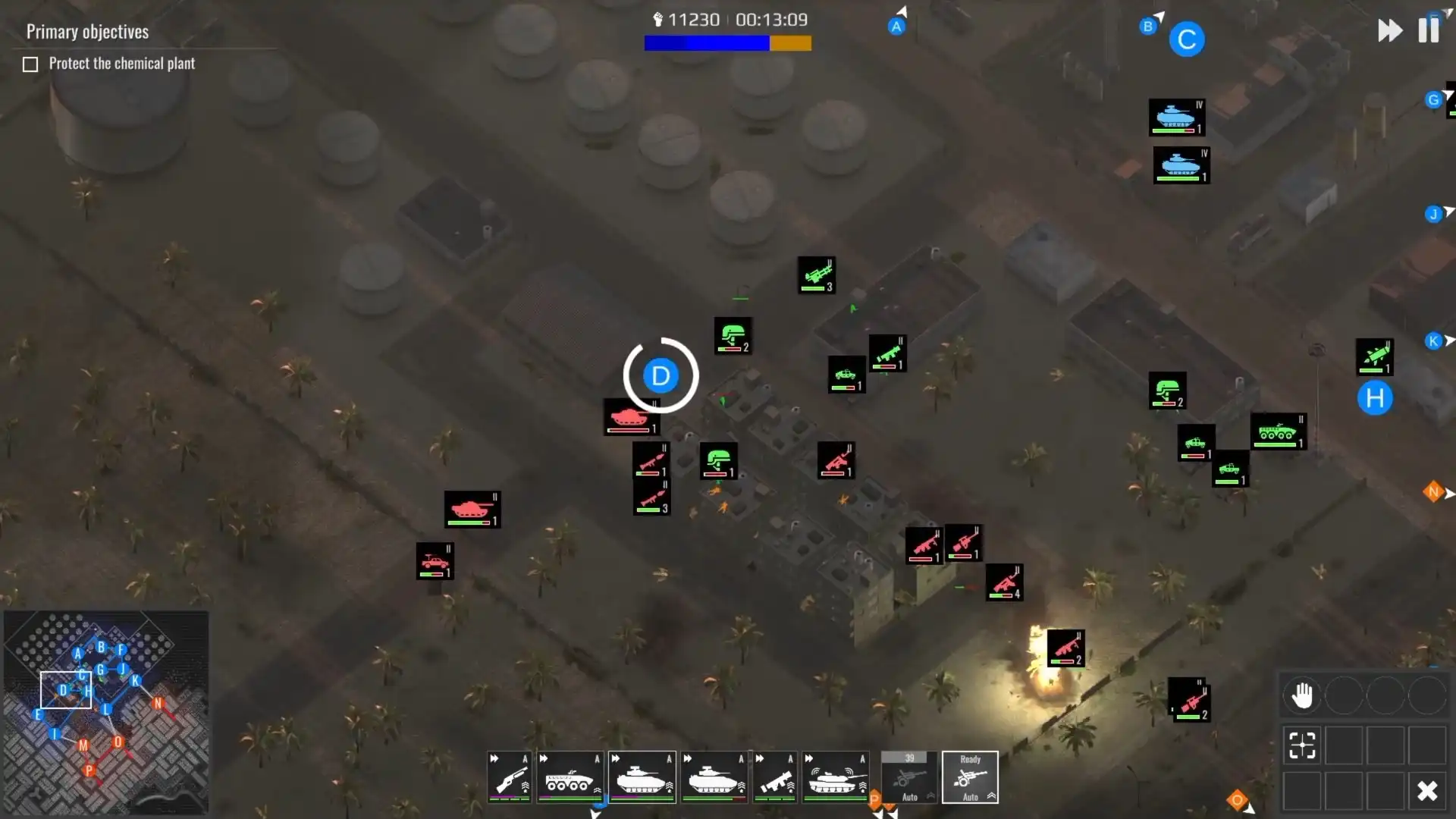Select group marker C near the top right
1456x819 pixels.
click(x=1188, y=39)
